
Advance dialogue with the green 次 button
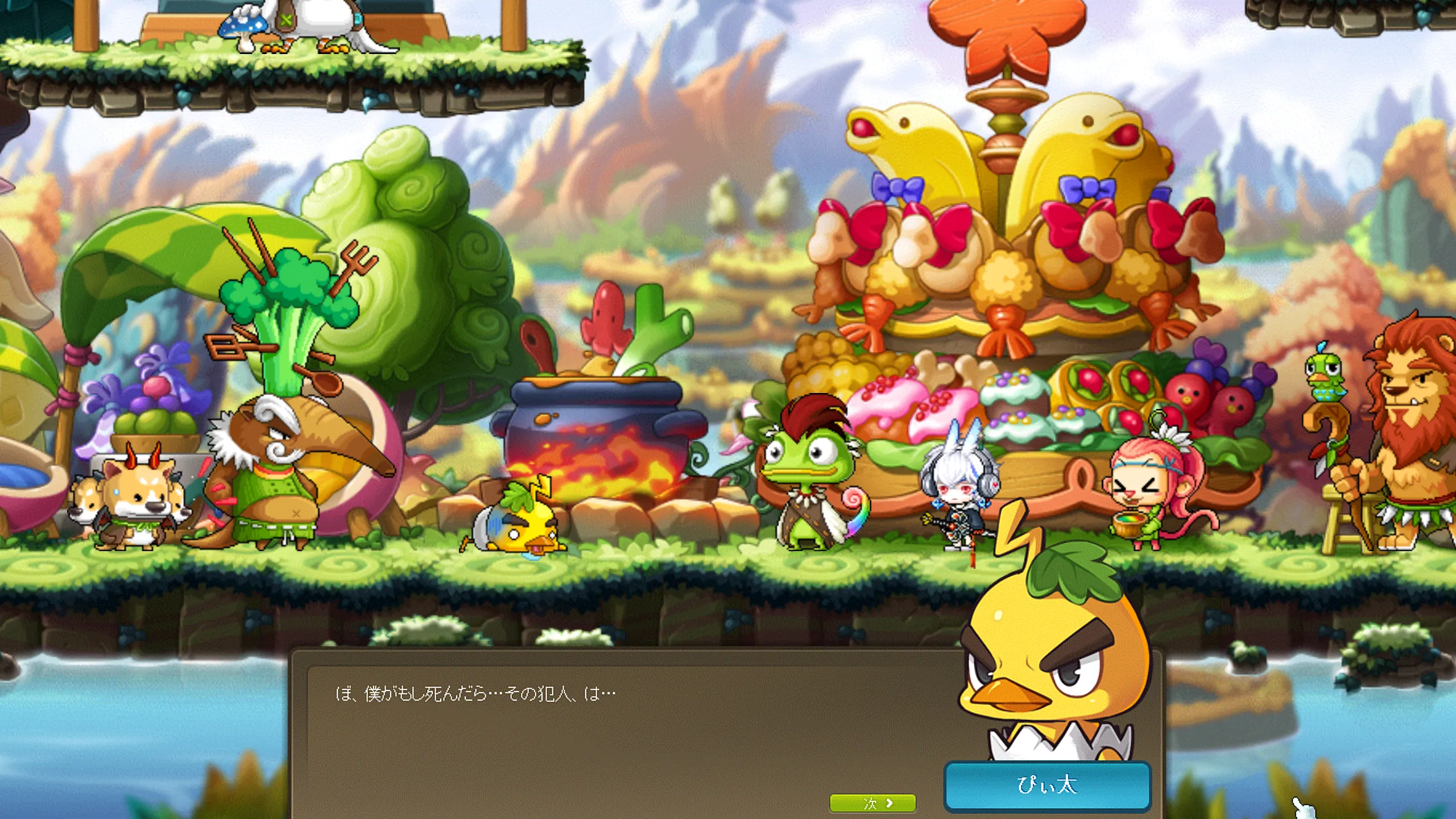(x=872, y=803)
